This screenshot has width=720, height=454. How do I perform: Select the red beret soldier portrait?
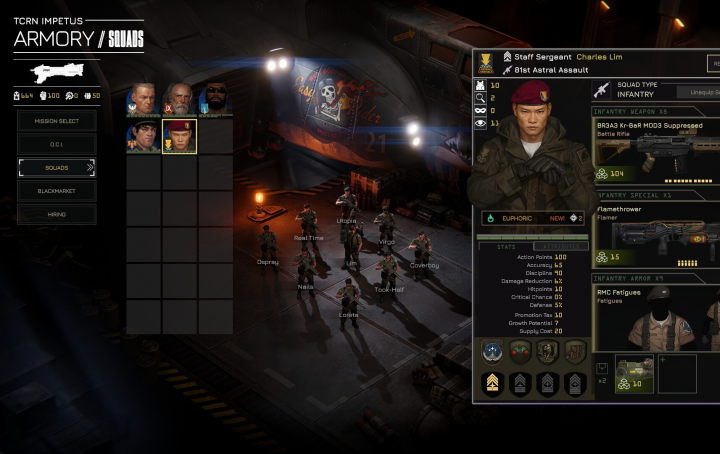pyautogui.click(x=180, y=136)
